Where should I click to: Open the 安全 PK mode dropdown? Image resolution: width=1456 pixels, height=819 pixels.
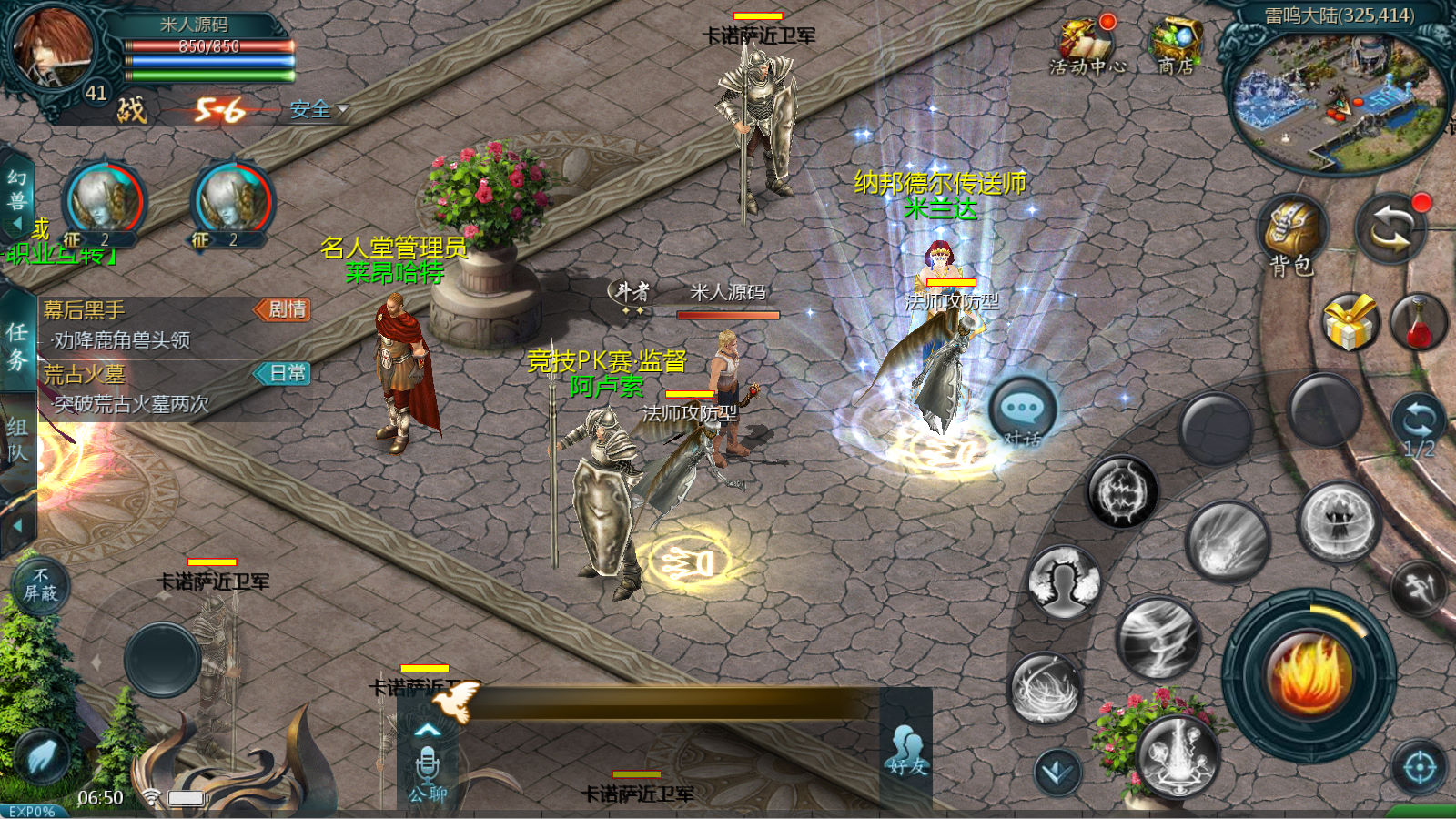(318, 110)
